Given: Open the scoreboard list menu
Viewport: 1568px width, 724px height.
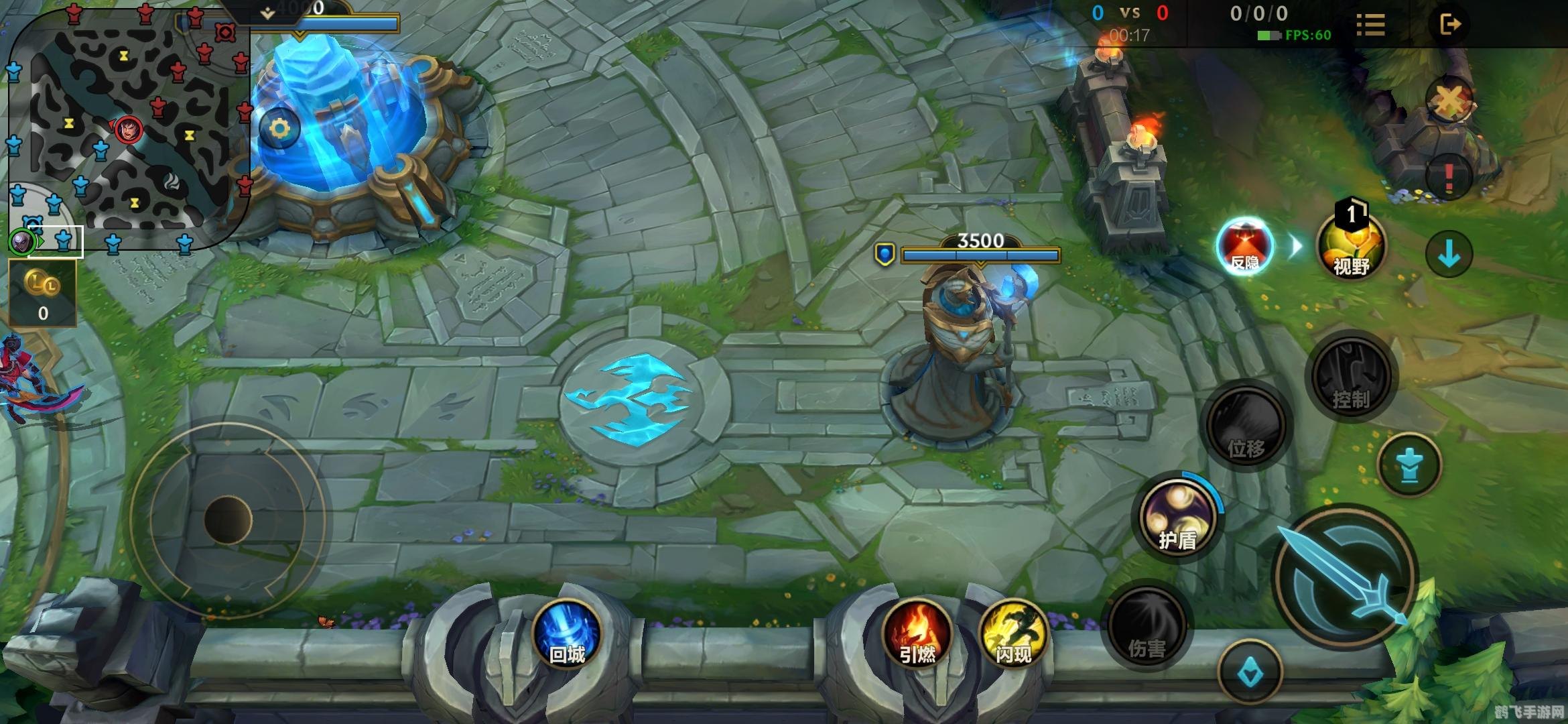Looking at the screenshot, I should click(x=1370, y=25).
